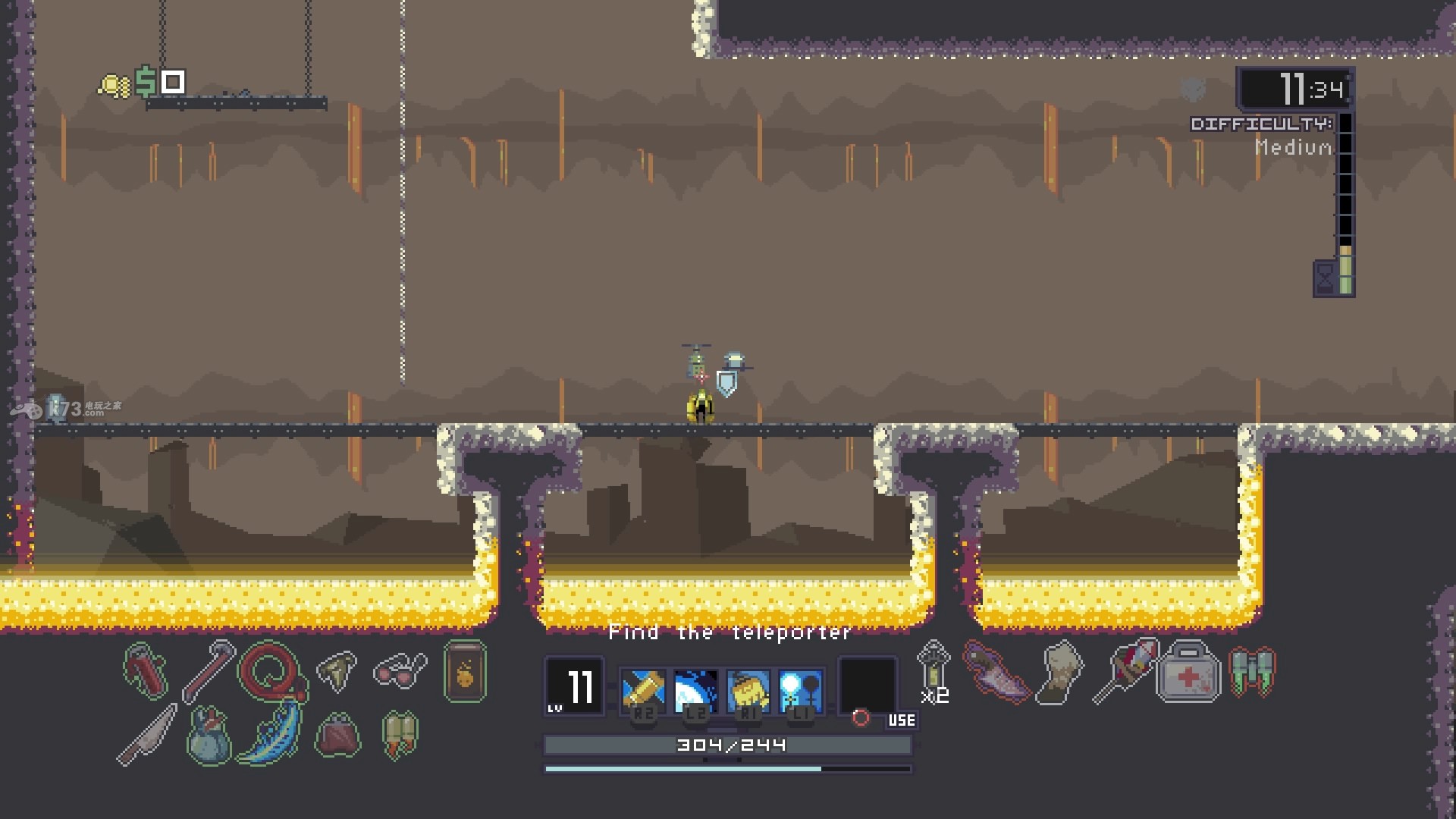Inspect the olive twin rocket item

pyautogui.click(x=400, y=734)
